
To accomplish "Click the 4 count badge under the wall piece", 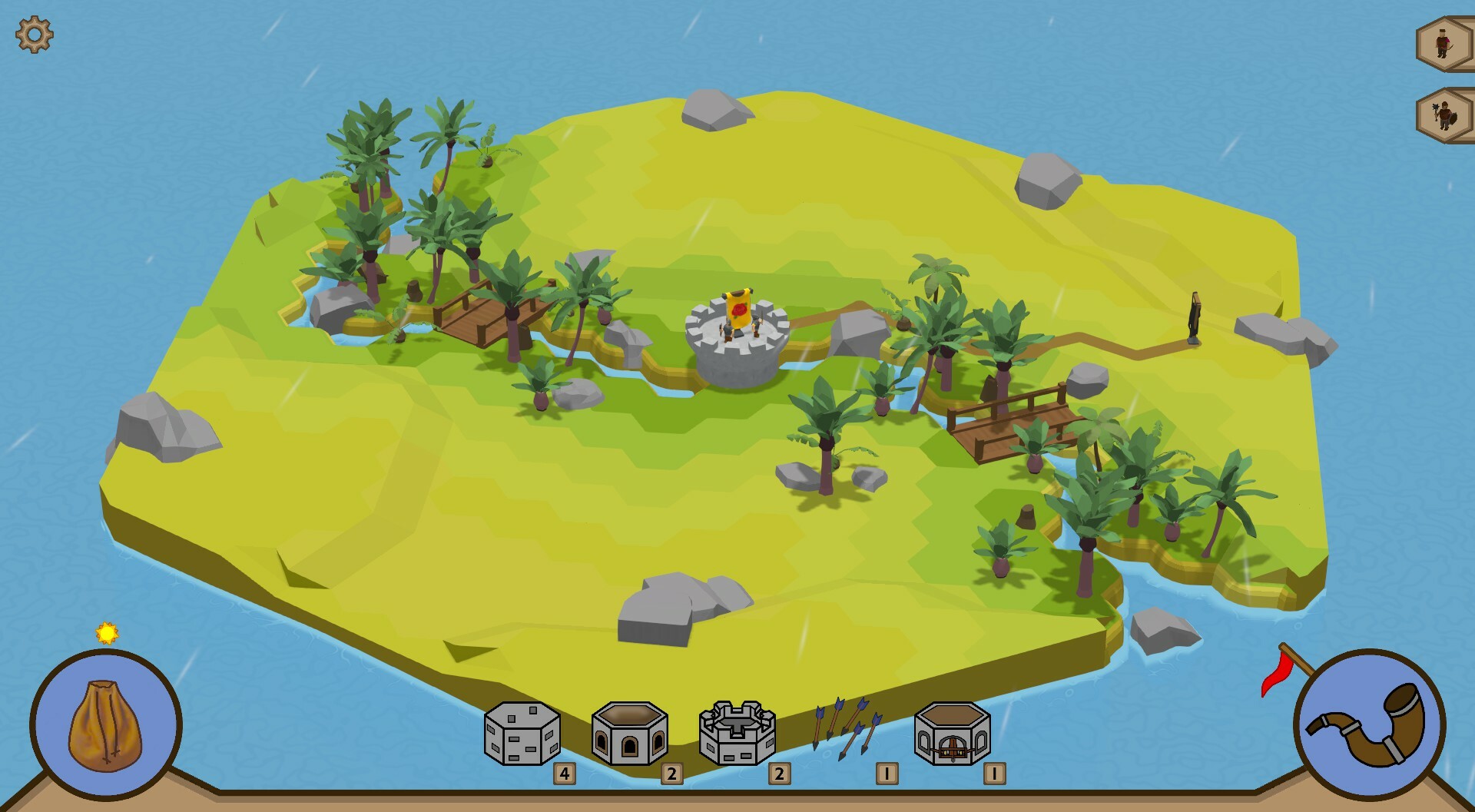I will [563, 772].
